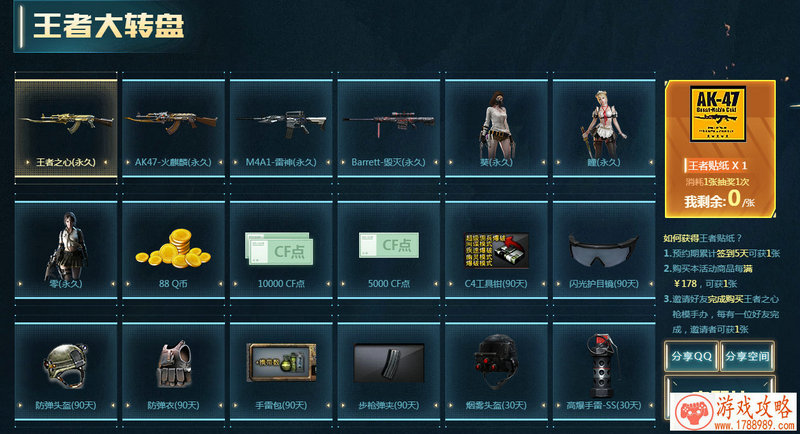Viewport: 800px width, 434px height.
Task: Click the 分享空间 share button
Action: coord(747,356)
